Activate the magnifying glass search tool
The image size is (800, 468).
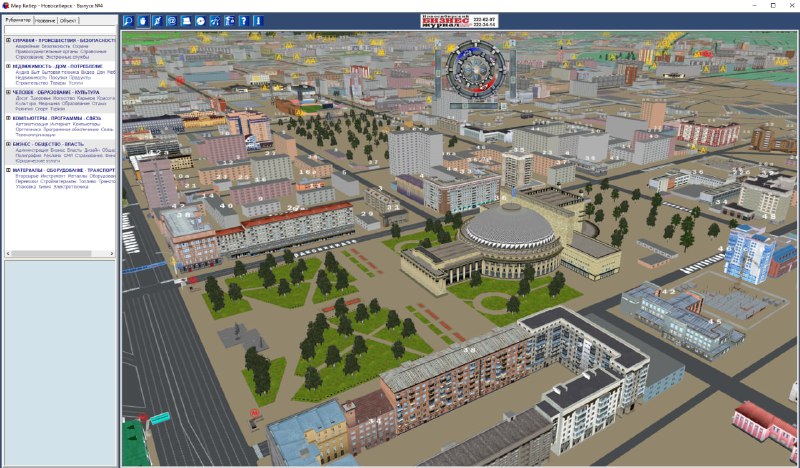pyautogui.click(x=128, y=20)
